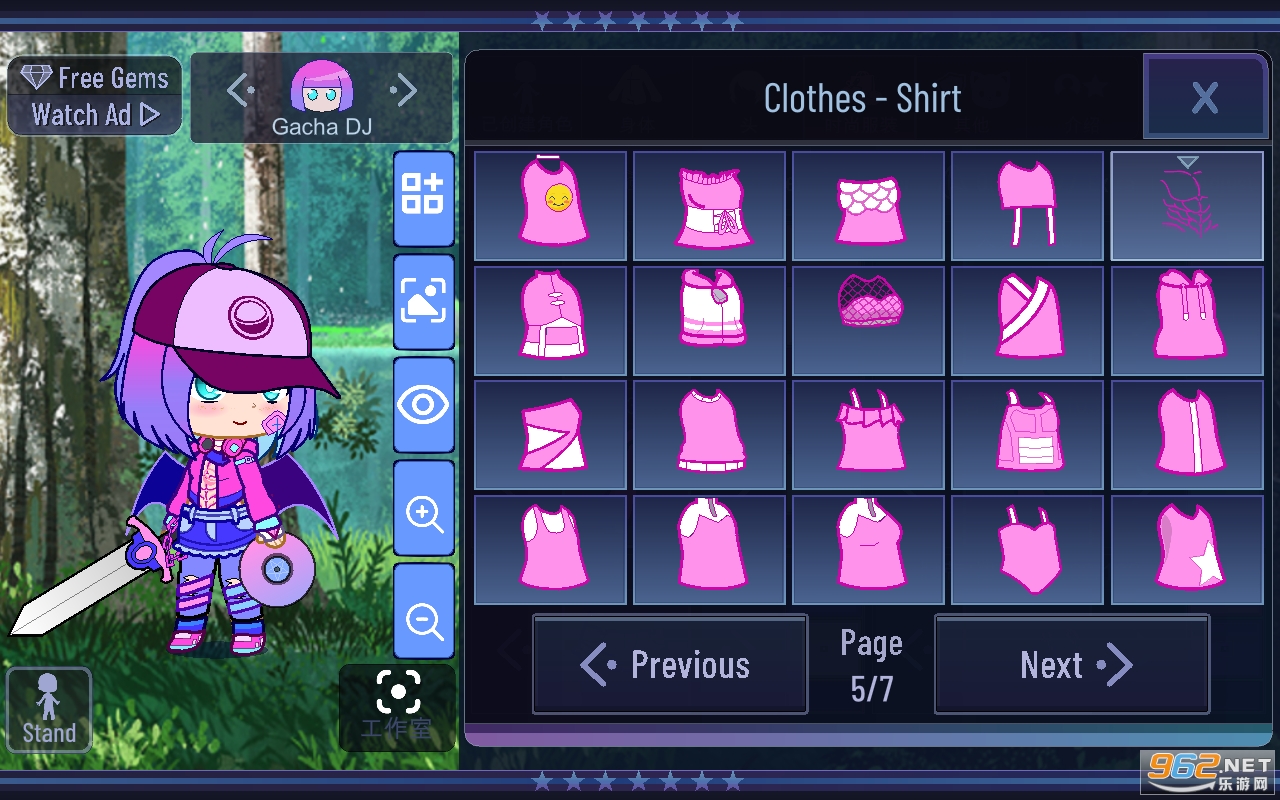Switch to the previous character arrow
The image size is (1280, 800).
point(240,91)
